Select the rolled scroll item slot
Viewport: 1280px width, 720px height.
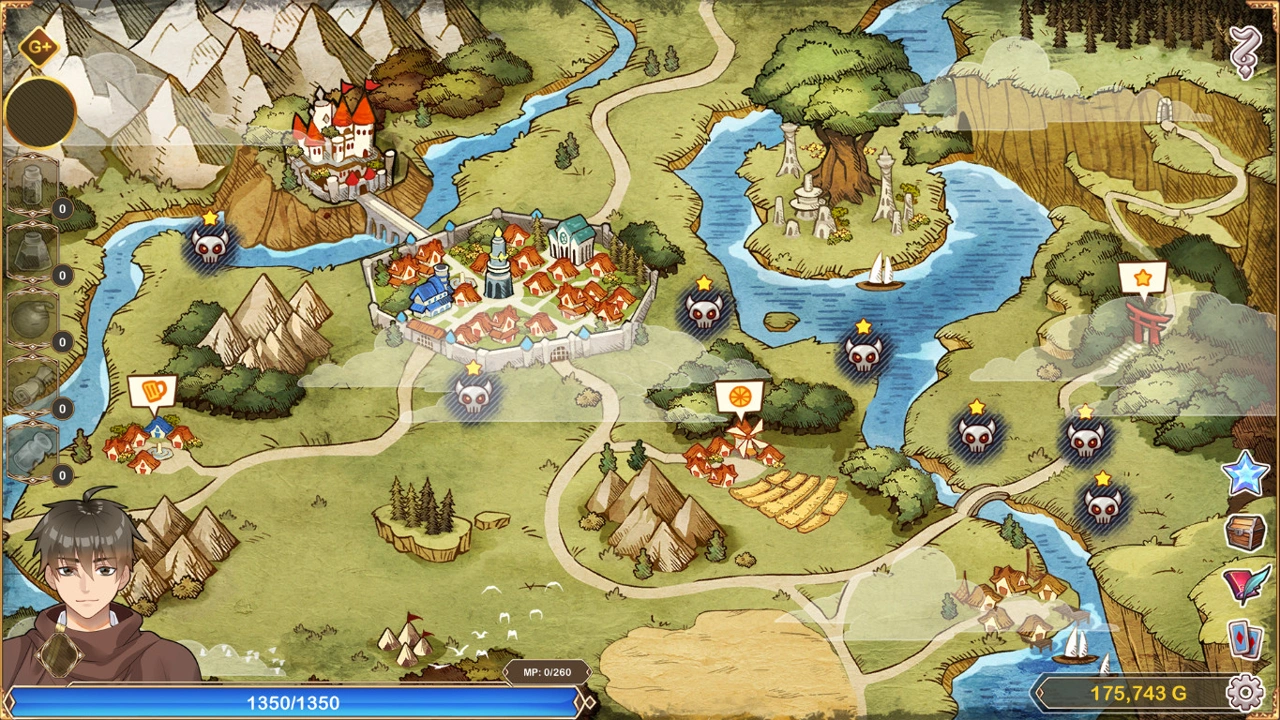[30, 385]
